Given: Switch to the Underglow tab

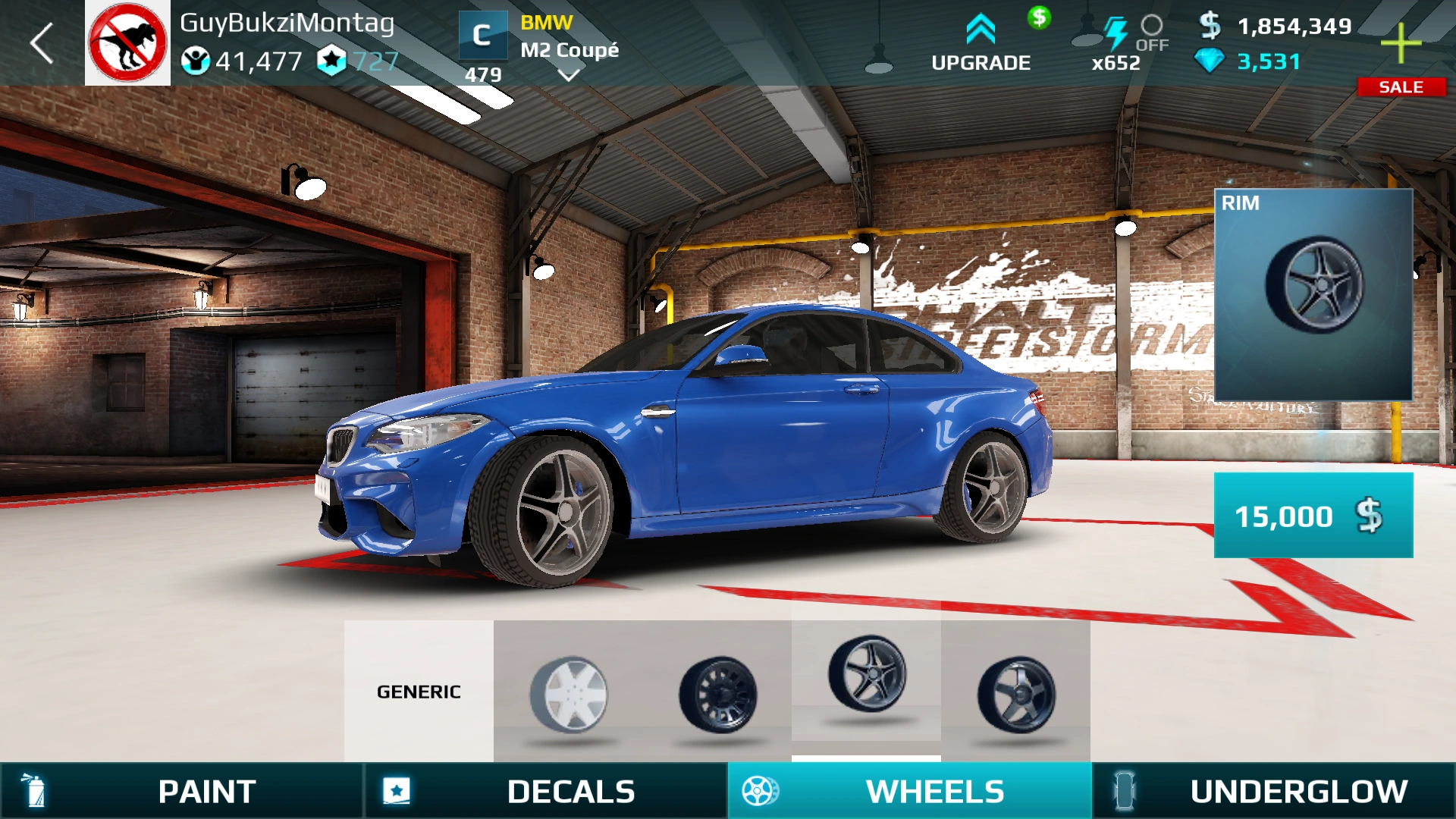Looking at the screenshot, I should (1274, 791).
